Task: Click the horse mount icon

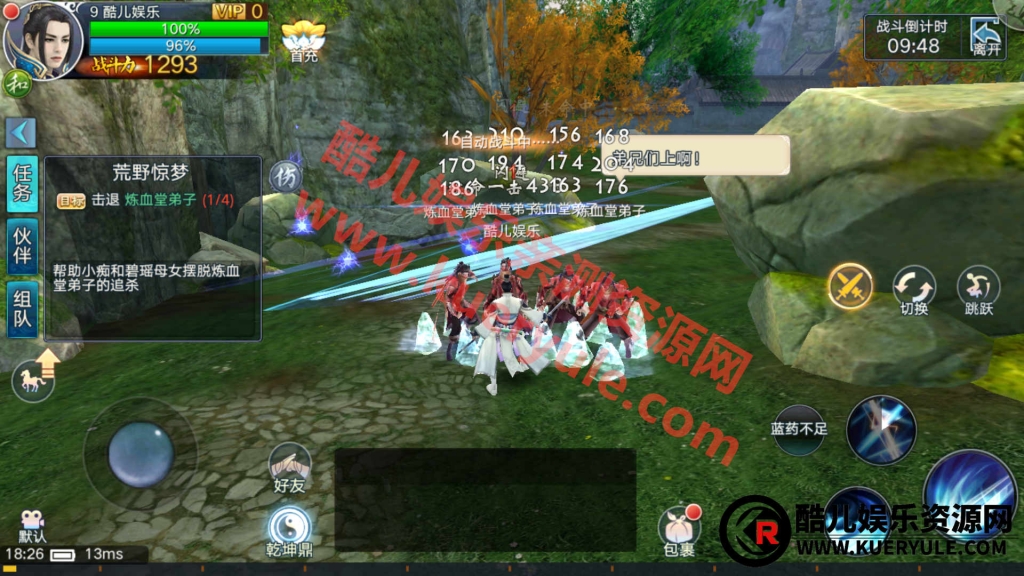Action: (x=33, y=378)
